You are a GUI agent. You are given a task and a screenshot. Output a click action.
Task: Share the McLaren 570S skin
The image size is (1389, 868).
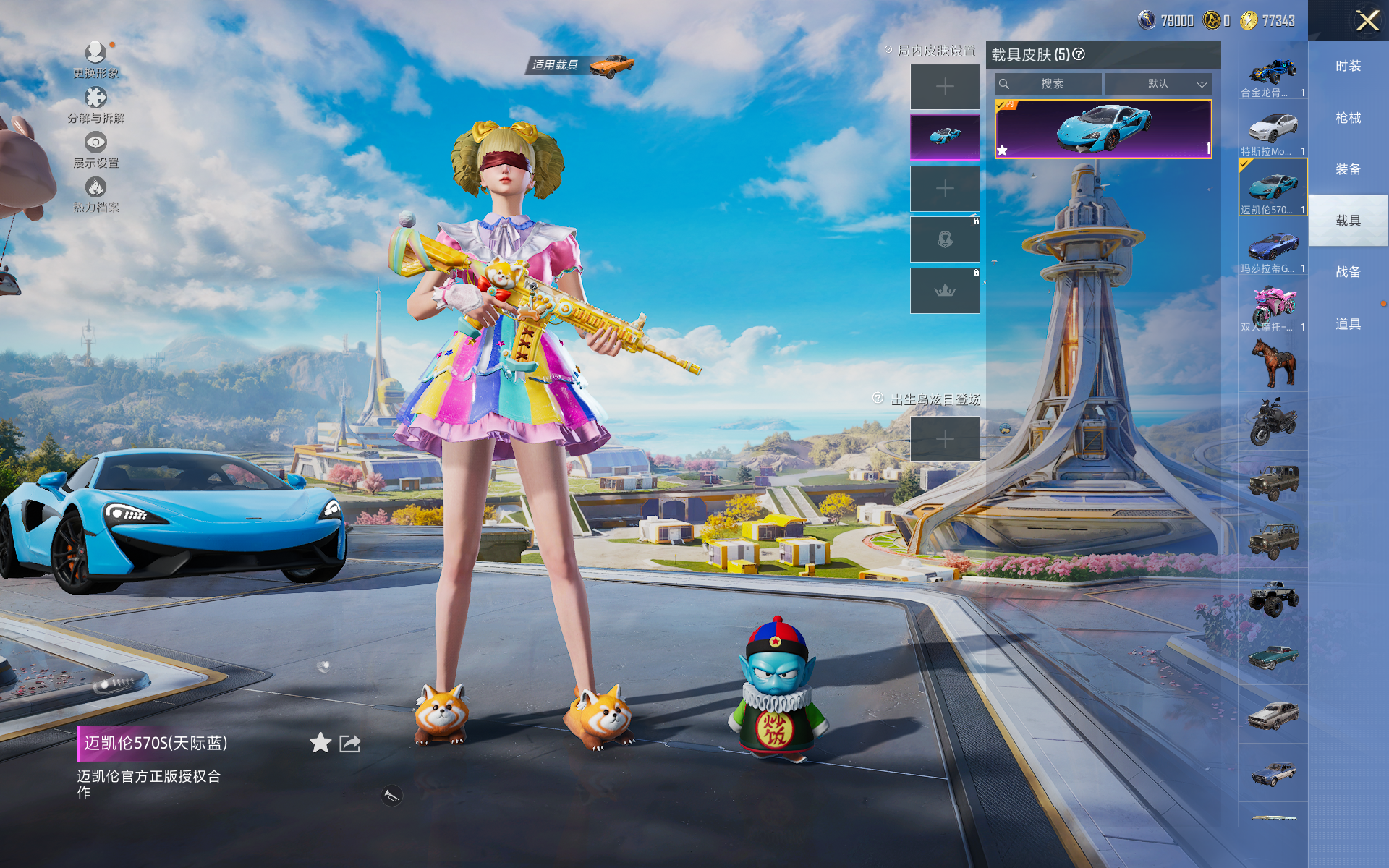350,744
